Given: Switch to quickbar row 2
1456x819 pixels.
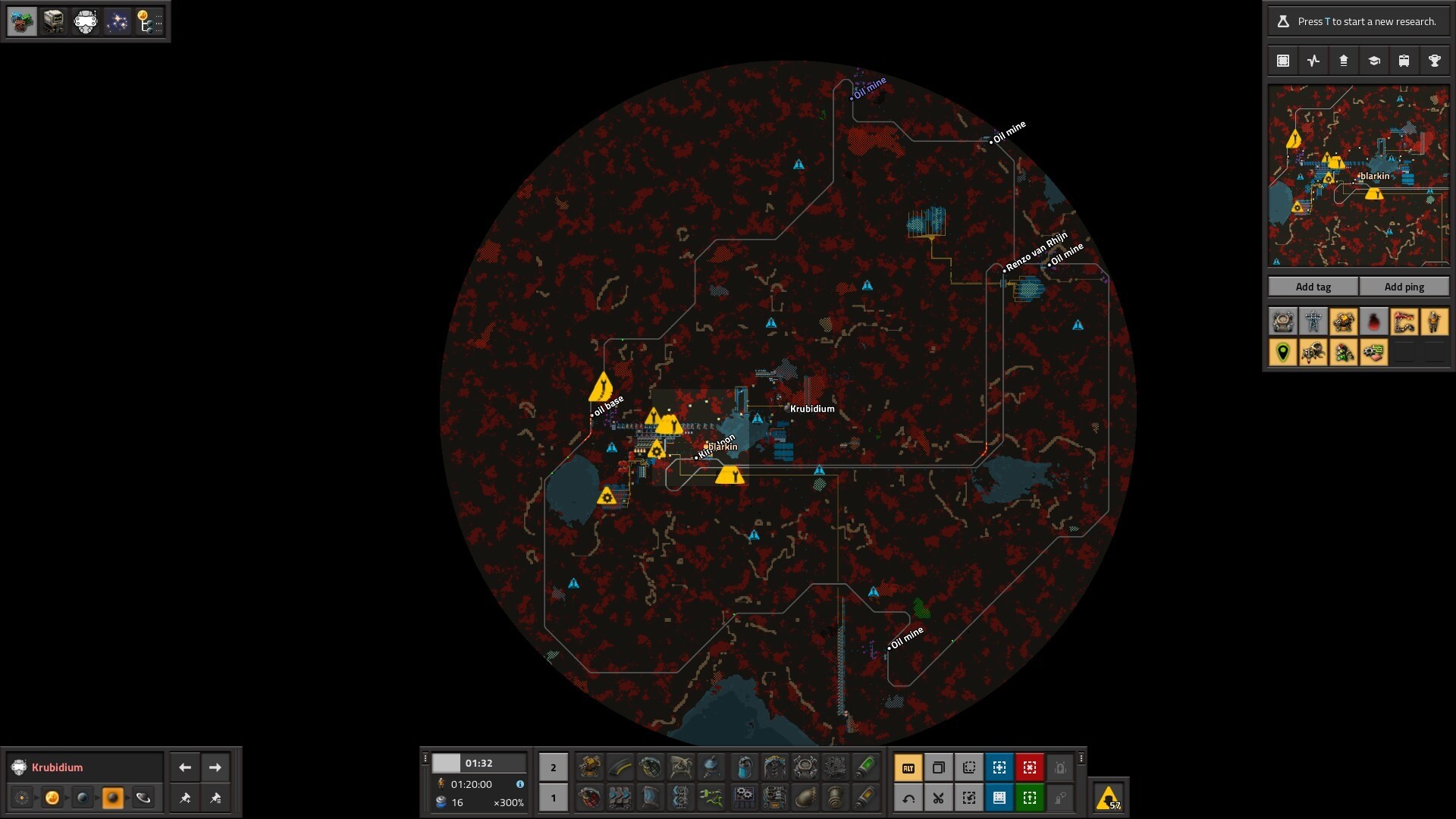Looking at the screenshot, I should 553,767.
